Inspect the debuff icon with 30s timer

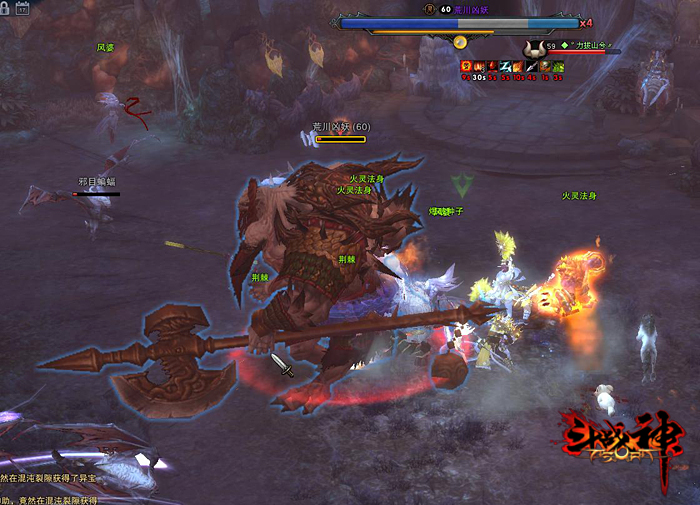click(479, 67)
